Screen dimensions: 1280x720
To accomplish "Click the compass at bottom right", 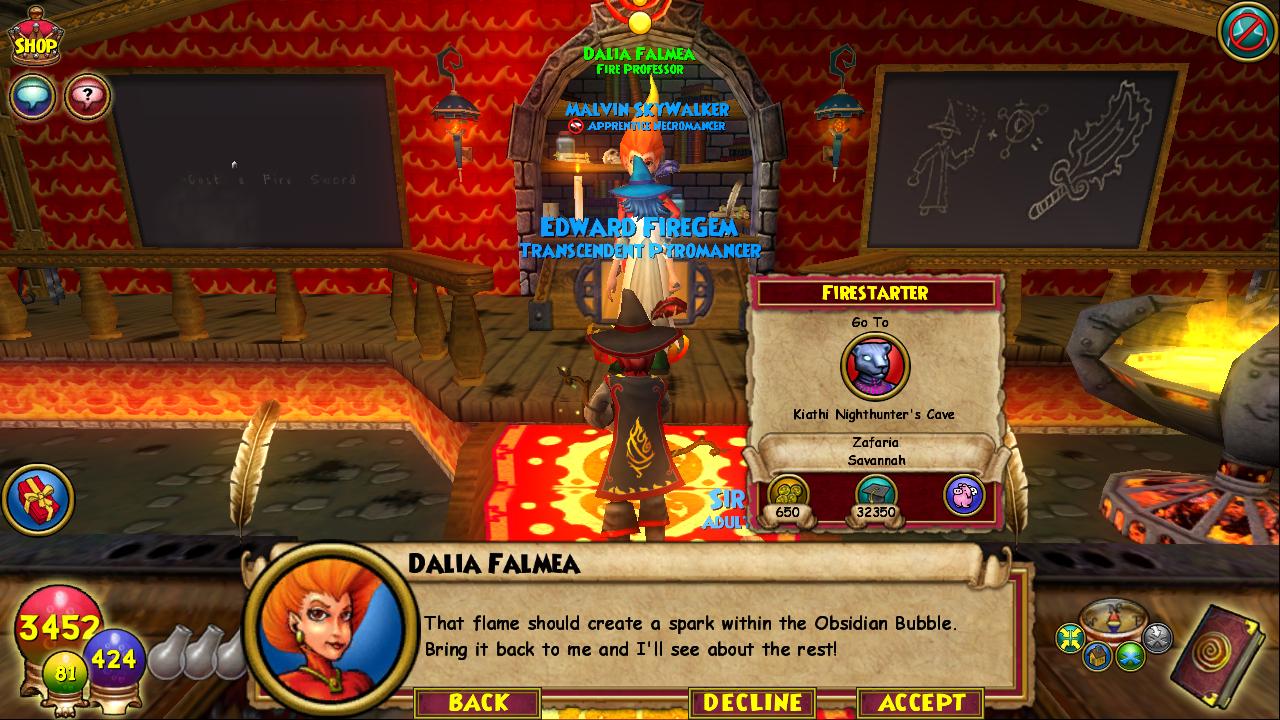I will click(1114, 617).
